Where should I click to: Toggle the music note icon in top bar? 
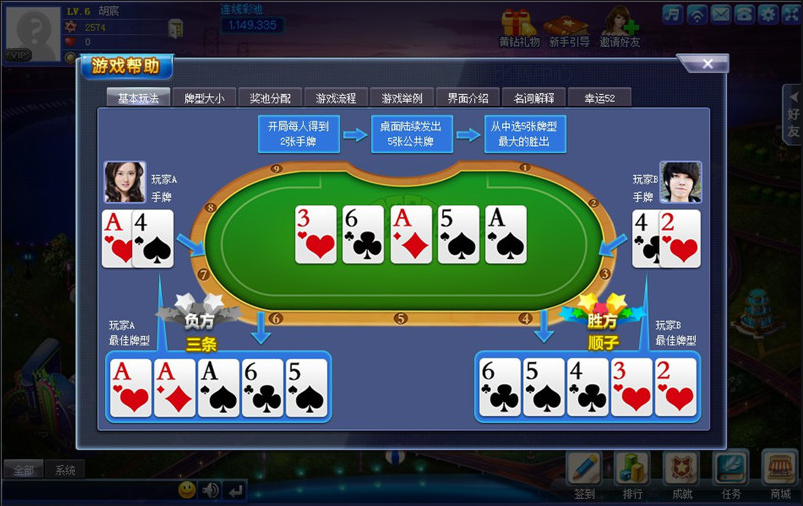(x=672, y=13)
